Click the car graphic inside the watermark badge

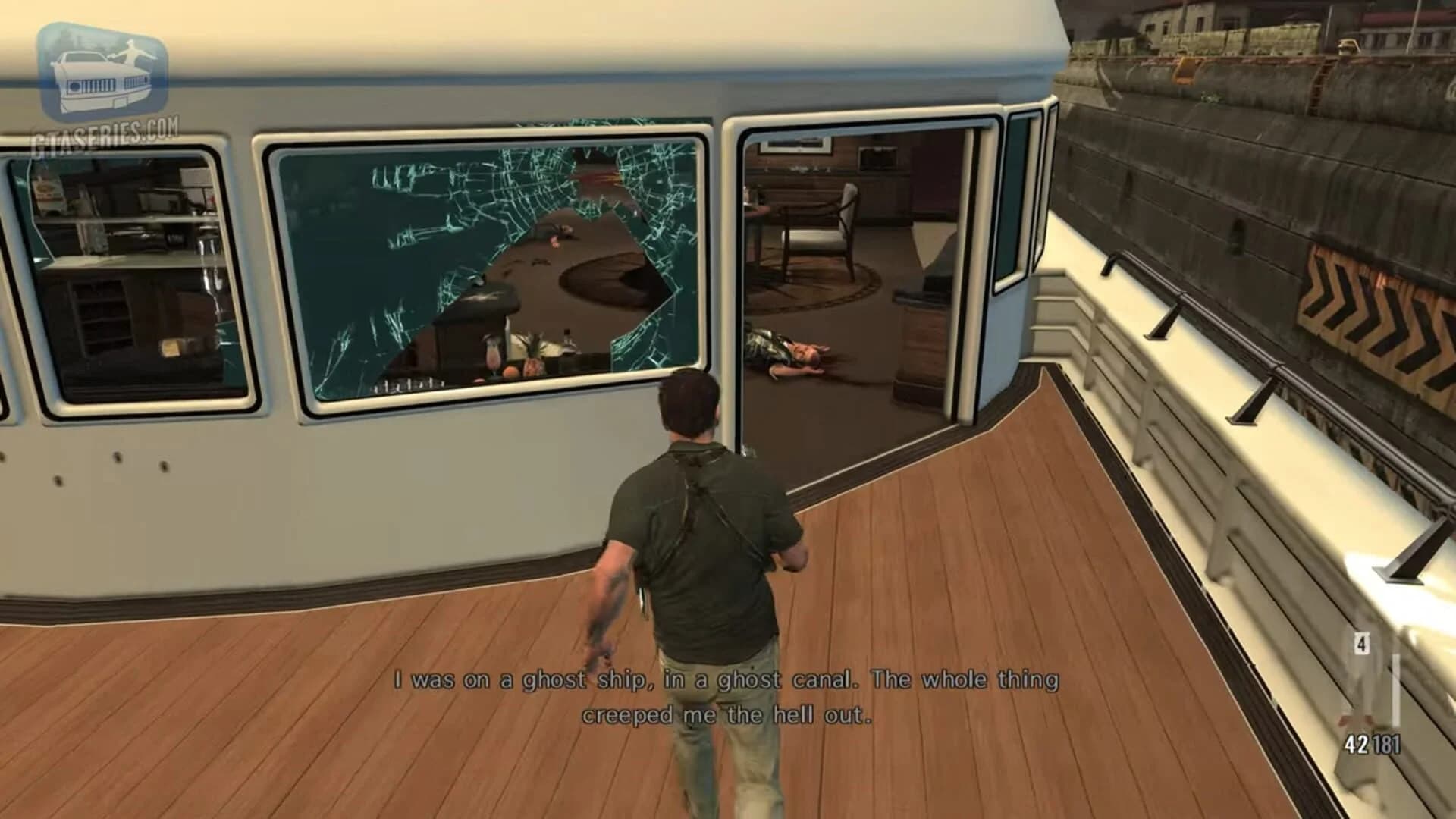pyautogui.click(x=99, y=80)
